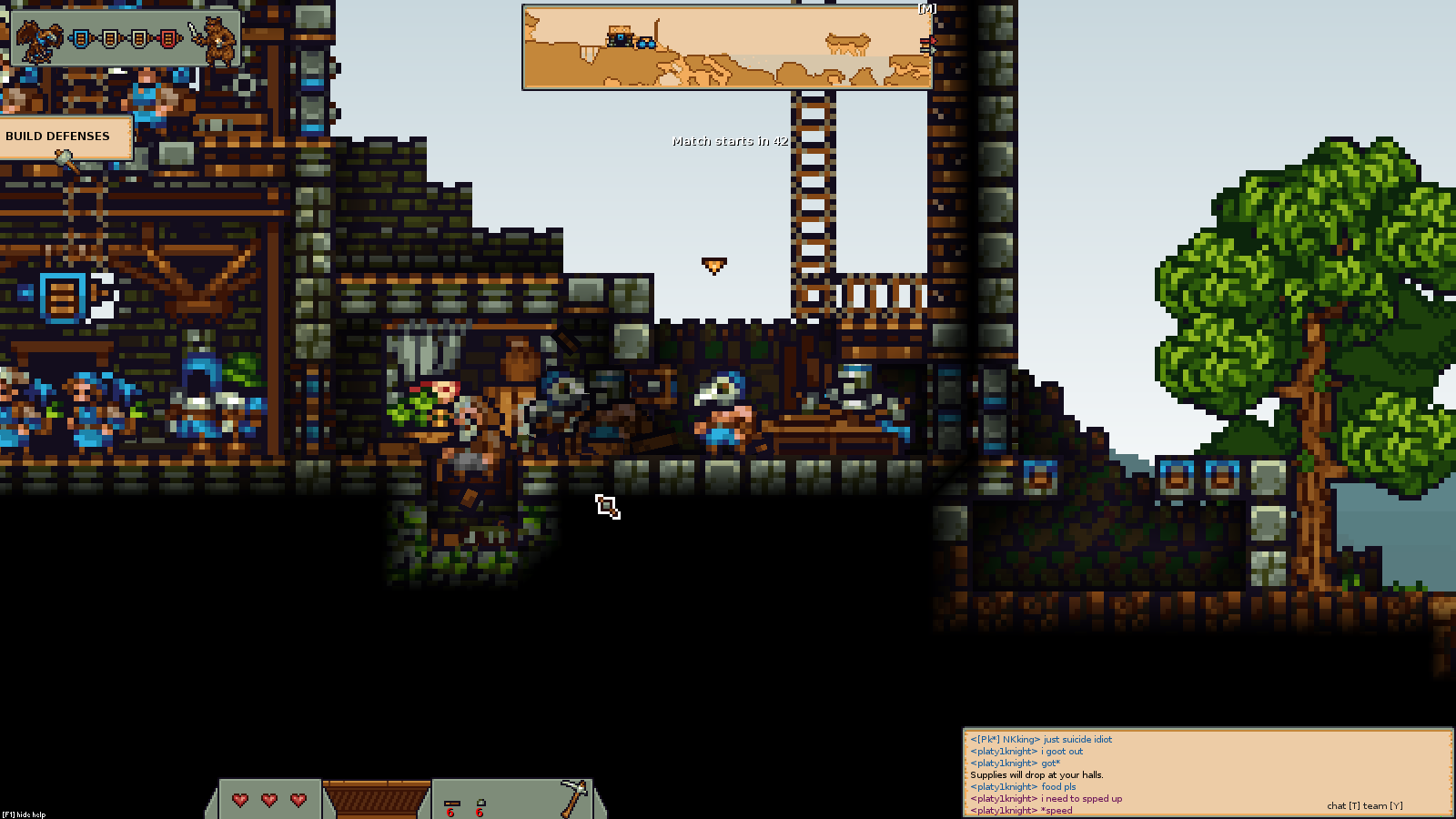
Task: Select the blue-captured hall icon
Action: tap(81, 39)
